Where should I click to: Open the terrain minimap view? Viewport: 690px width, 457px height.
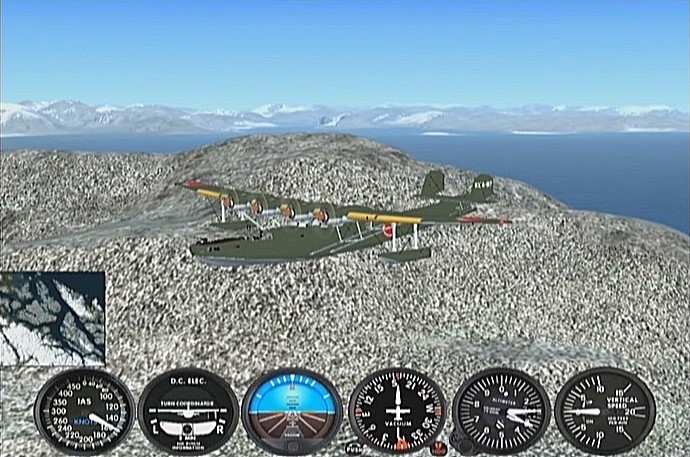[x=52, y=318]
